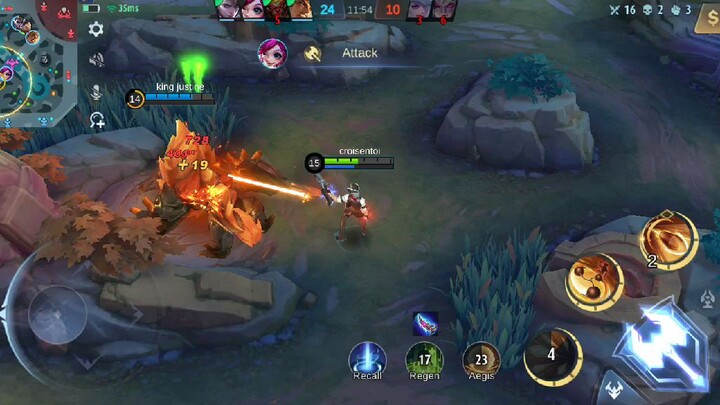This screenshot has width=720, height=405.
Task: Tap the movement joystick
Action: tap(57, 316)
